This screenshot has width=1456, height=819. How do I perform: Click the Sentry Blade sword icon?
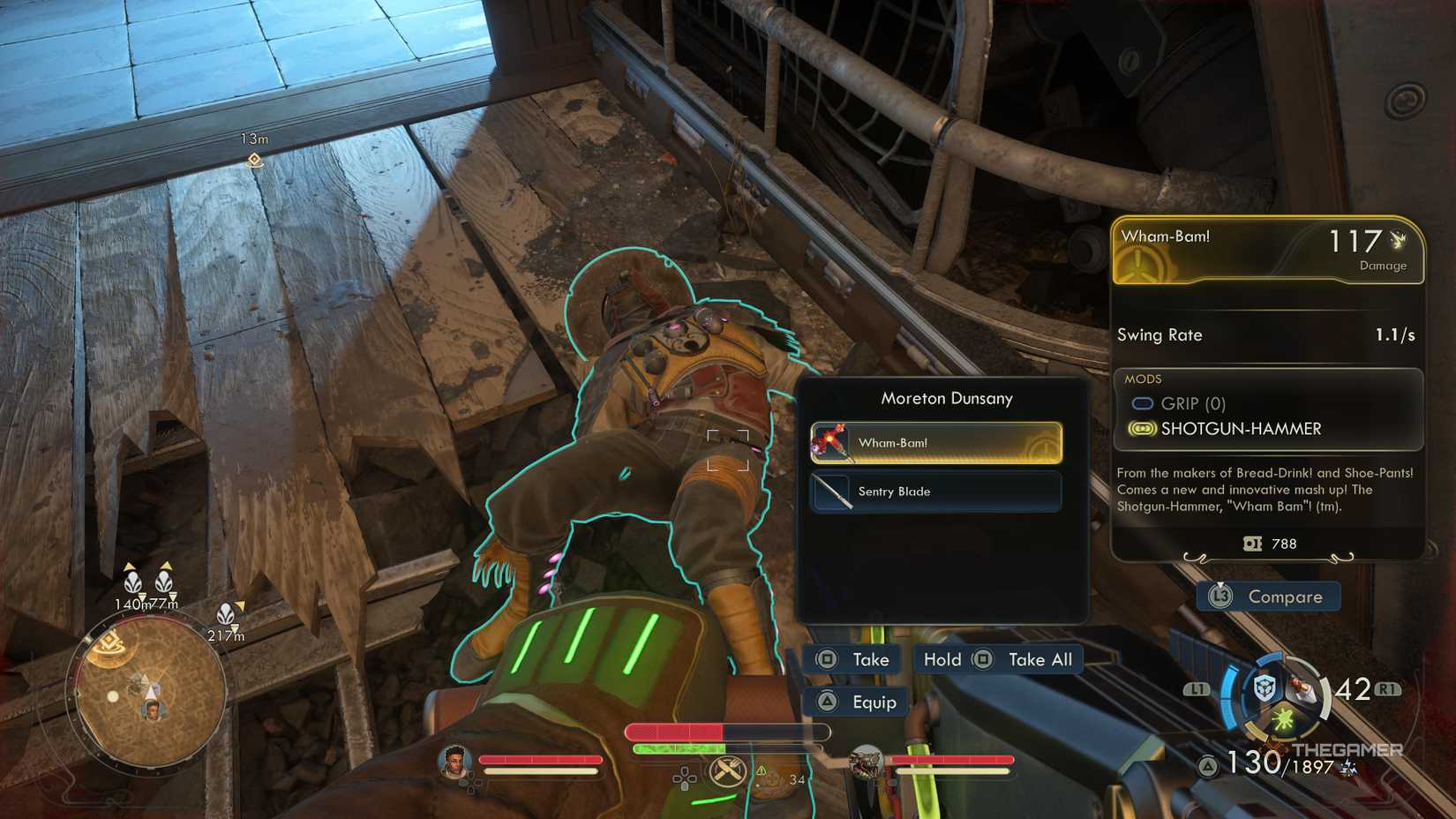[x=833, y=492]
